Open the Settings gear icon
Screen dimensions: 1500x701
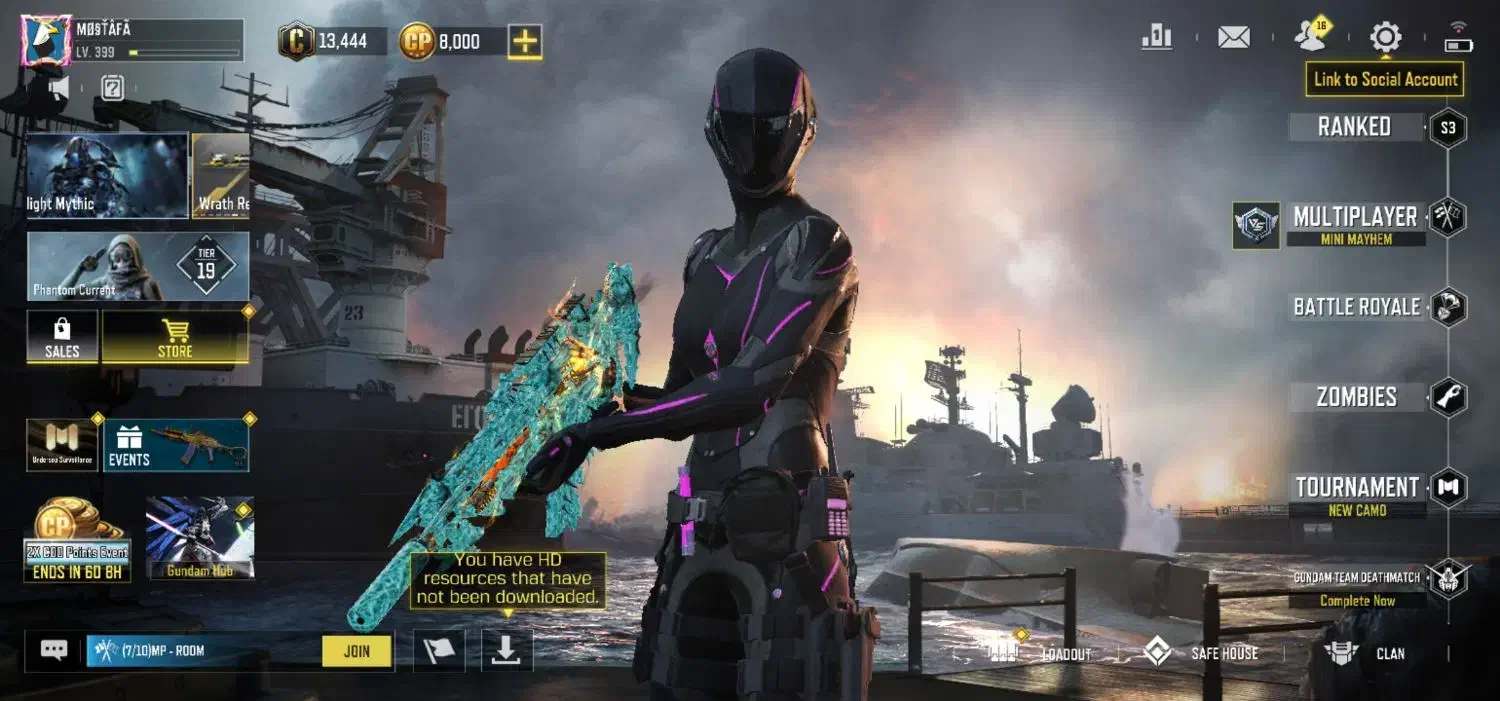pyautogui.click(x=1385, y=38)
